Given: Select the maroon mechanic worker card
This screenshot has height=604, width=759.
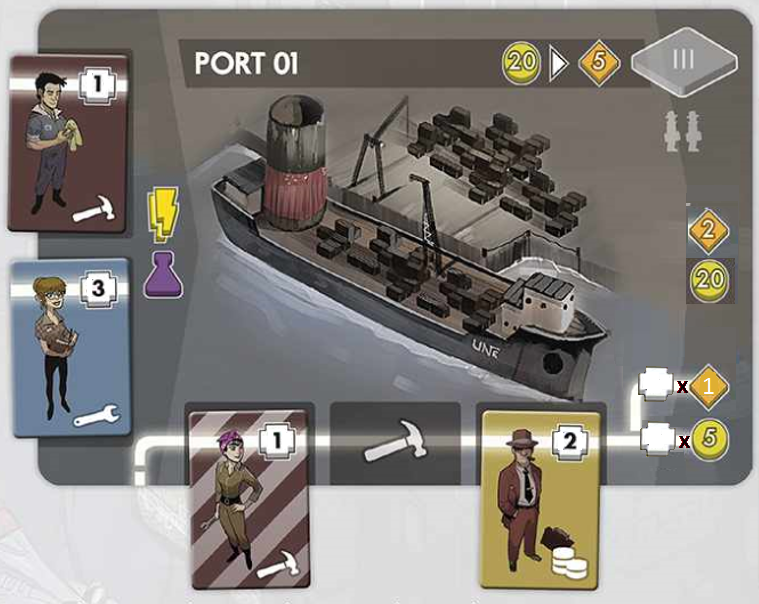Looking at the screenshot, I should point(68,142).
